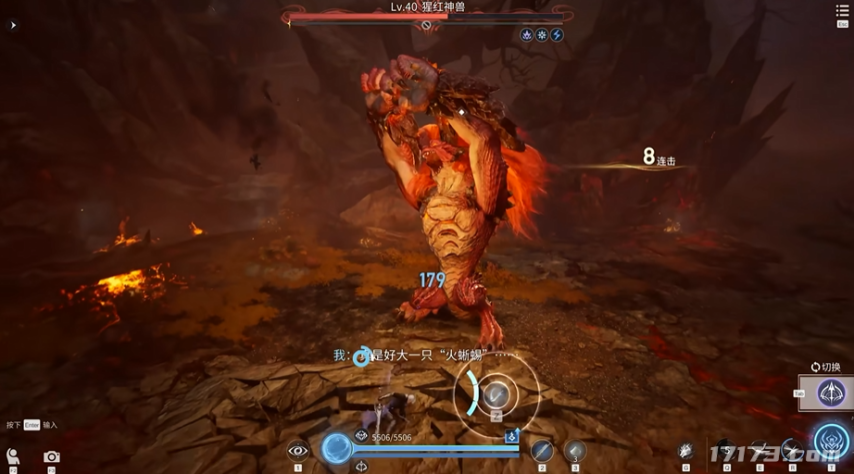Image resolution: width=854 pixels, height=474 pixels.
Task: Open the main menu list icon
Action: click(842, 12)
